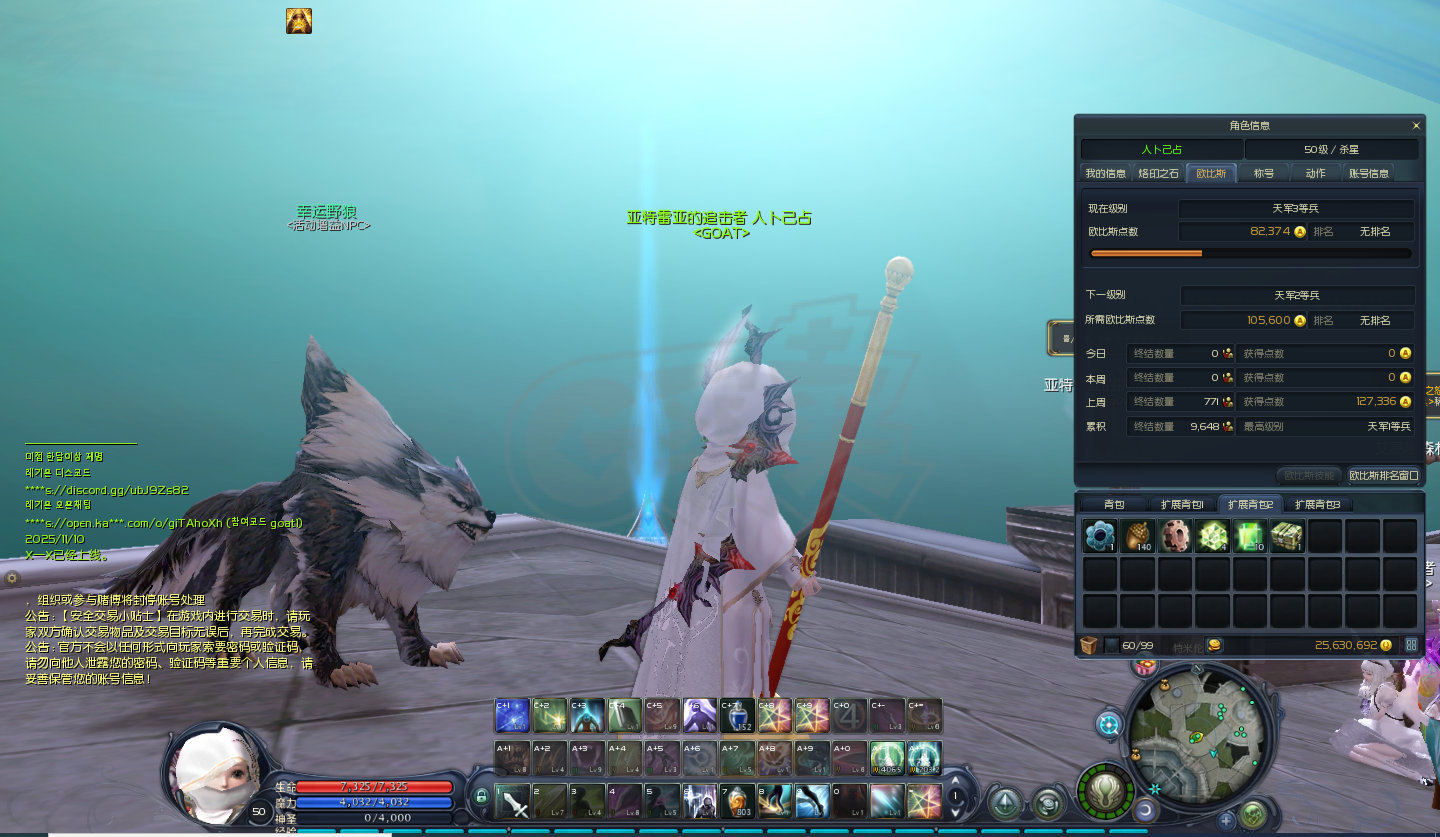Pick the blue flower item in bag

tap(1099, 536)
